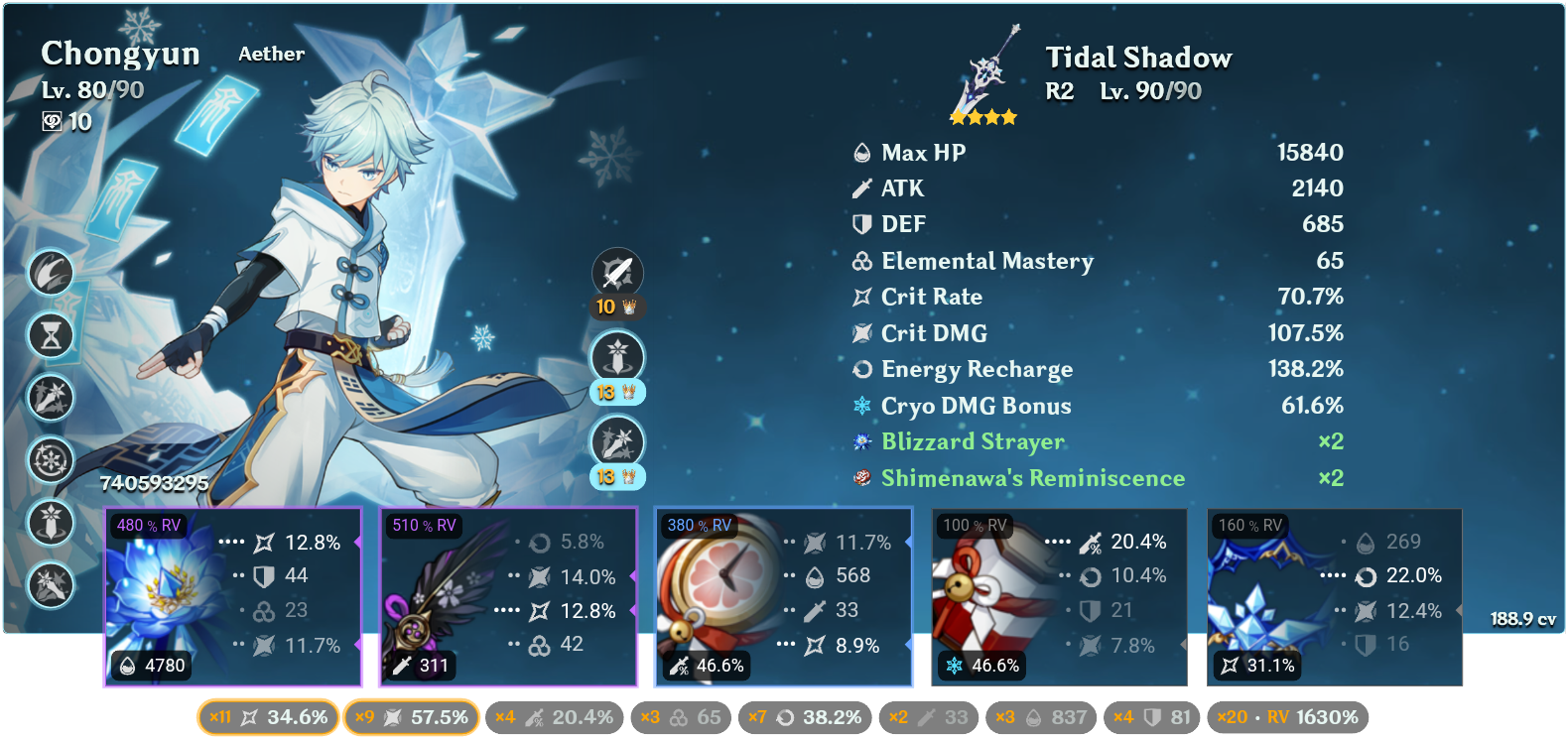
Task: Select the first constellation icon in left column
Action: click(52, 275)
